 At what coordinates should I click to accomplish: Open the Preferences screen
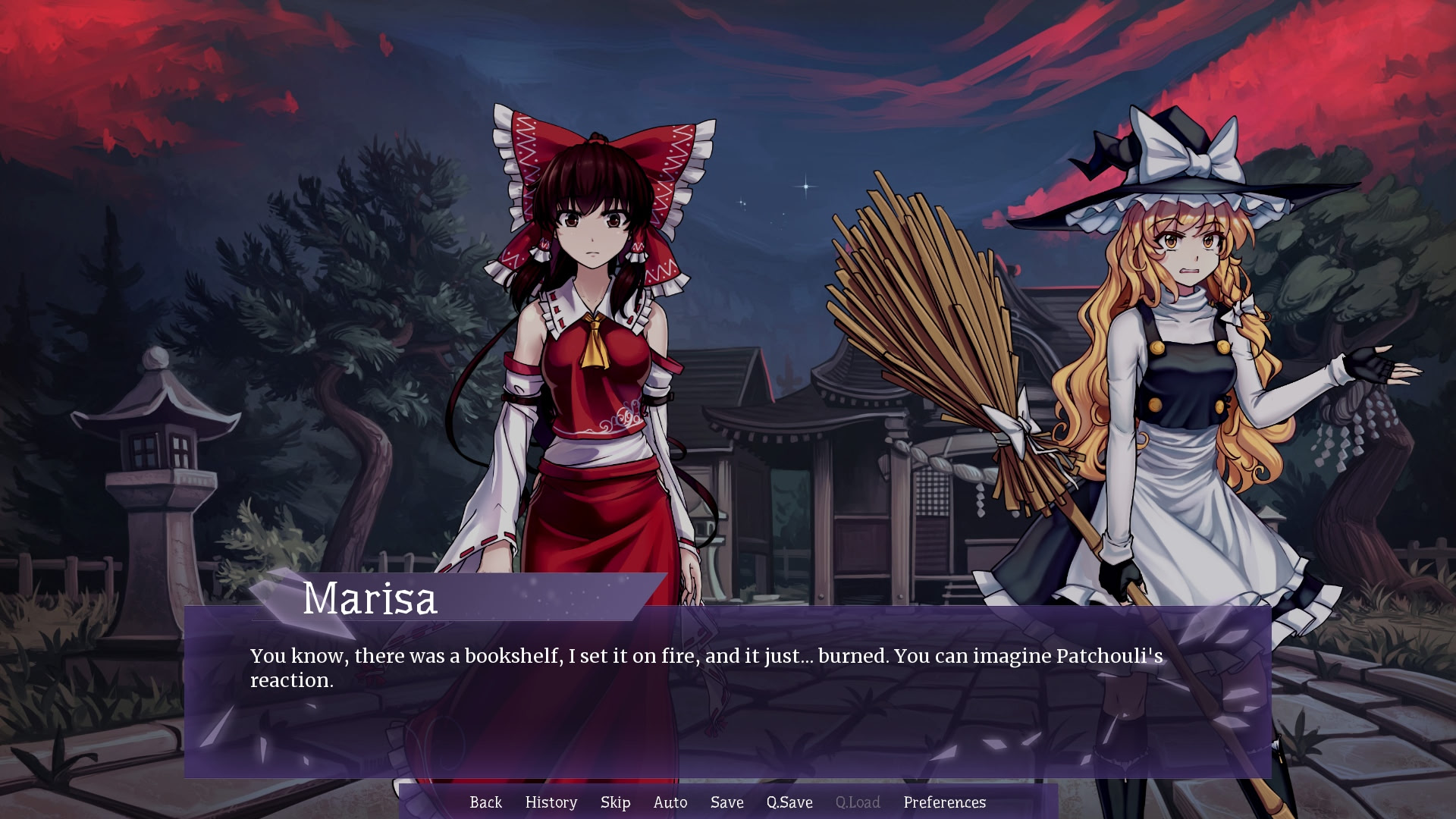944,802
